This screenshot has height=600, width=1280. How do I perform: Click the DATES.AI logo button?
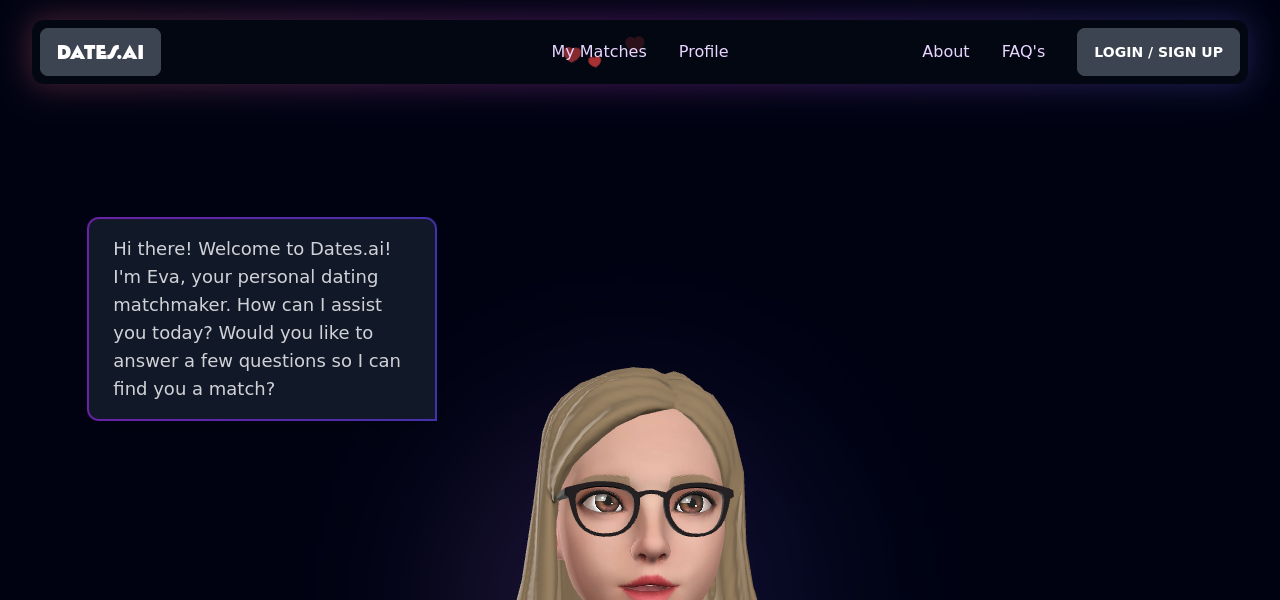100,52
